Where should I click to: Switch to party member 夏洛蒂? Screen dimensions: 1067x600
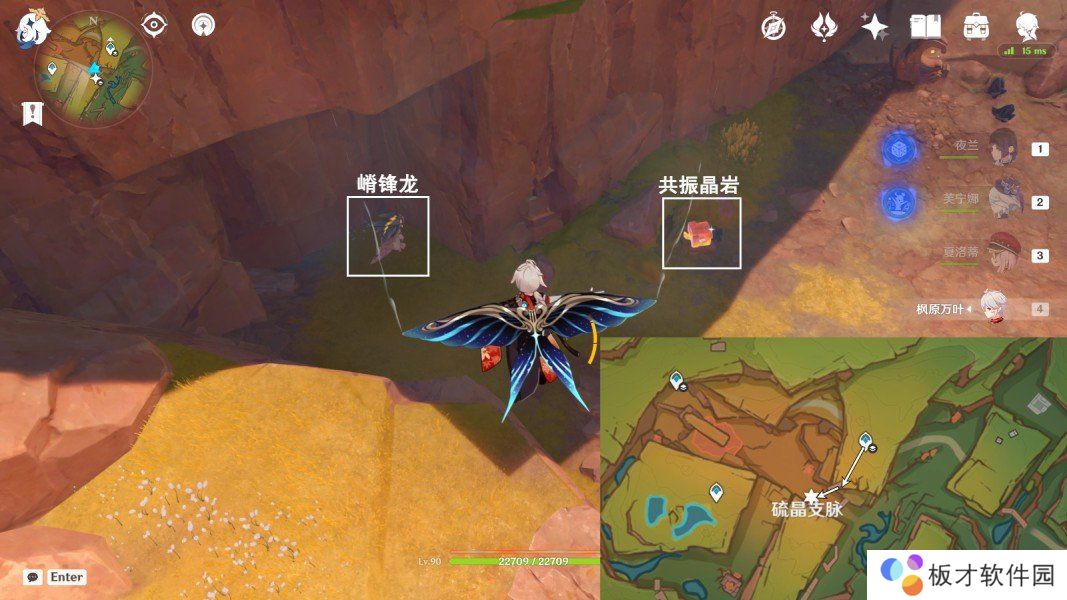tap(1001, 254)
